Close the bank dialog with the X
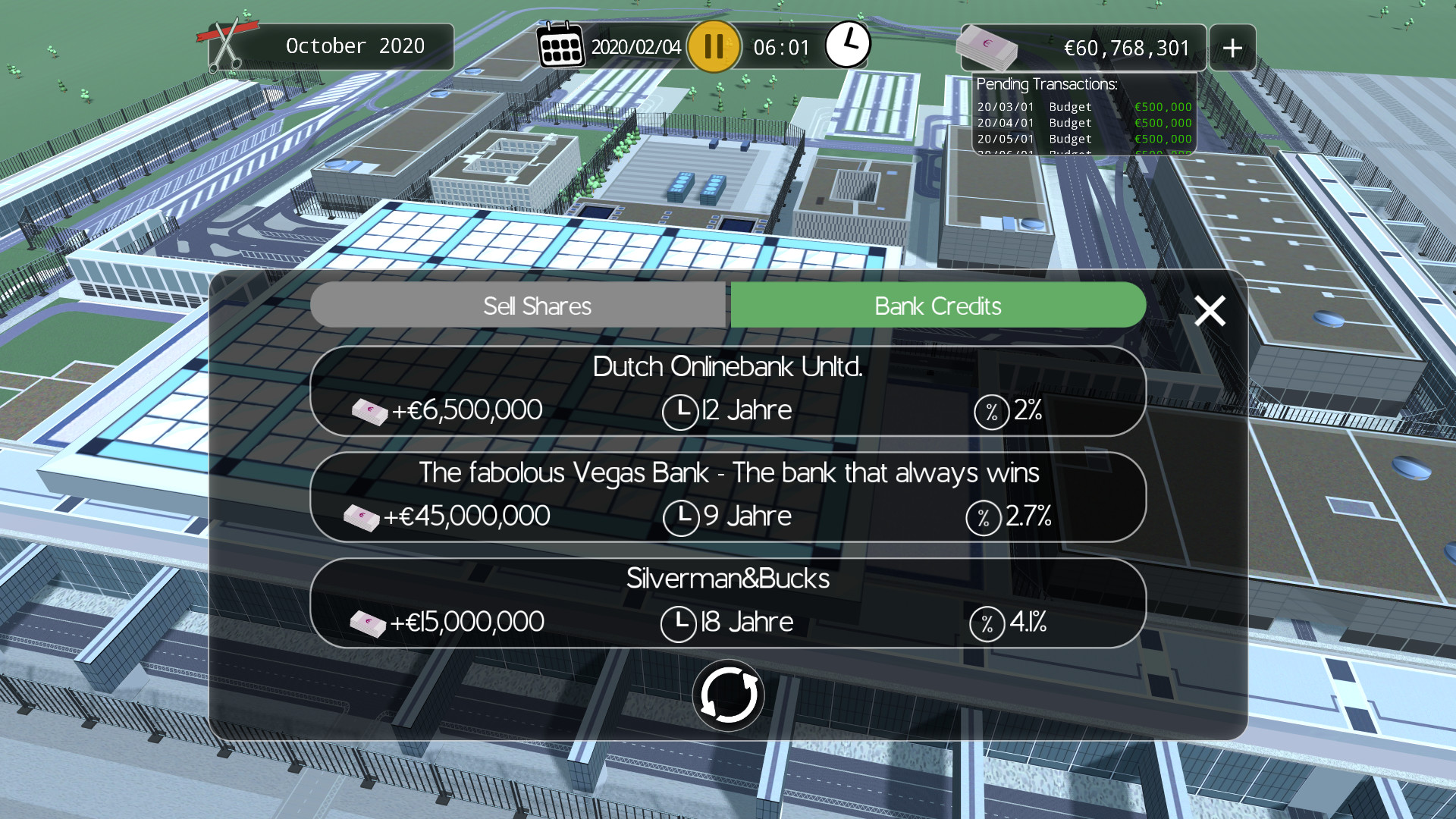Screen dimensions: 1456x819 coord(1209,310)
